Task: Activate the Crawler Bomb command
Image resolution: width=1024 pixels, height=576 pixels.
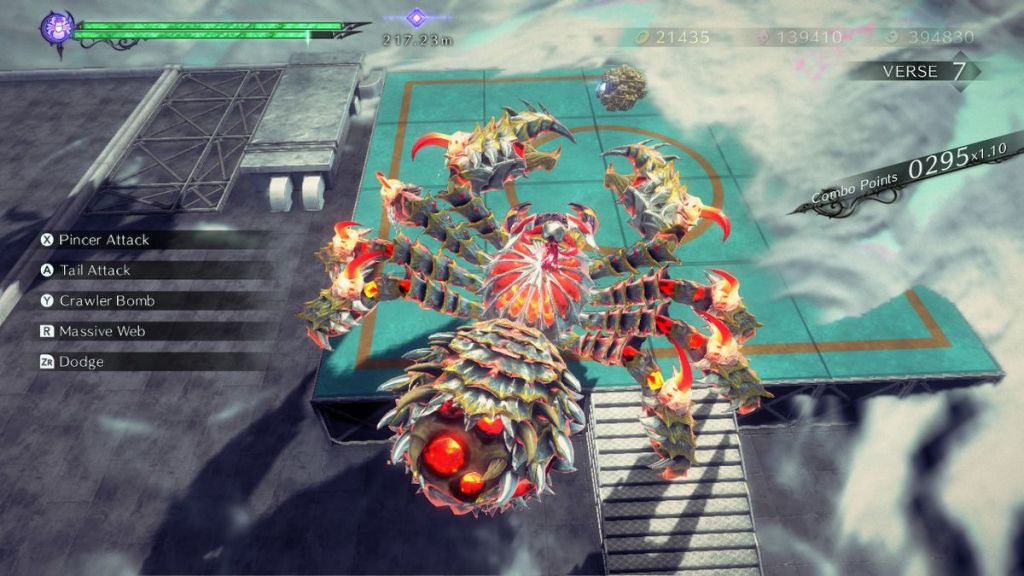Action: pos(106,300)
